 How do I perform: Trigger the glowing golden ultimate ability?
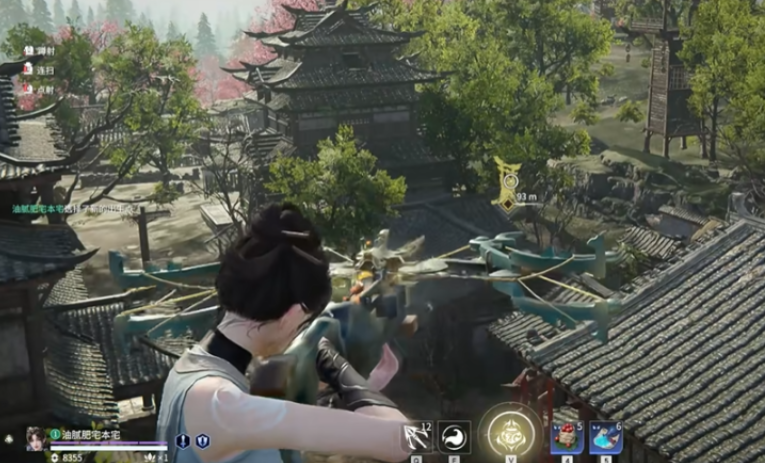(x=511, y=433)
